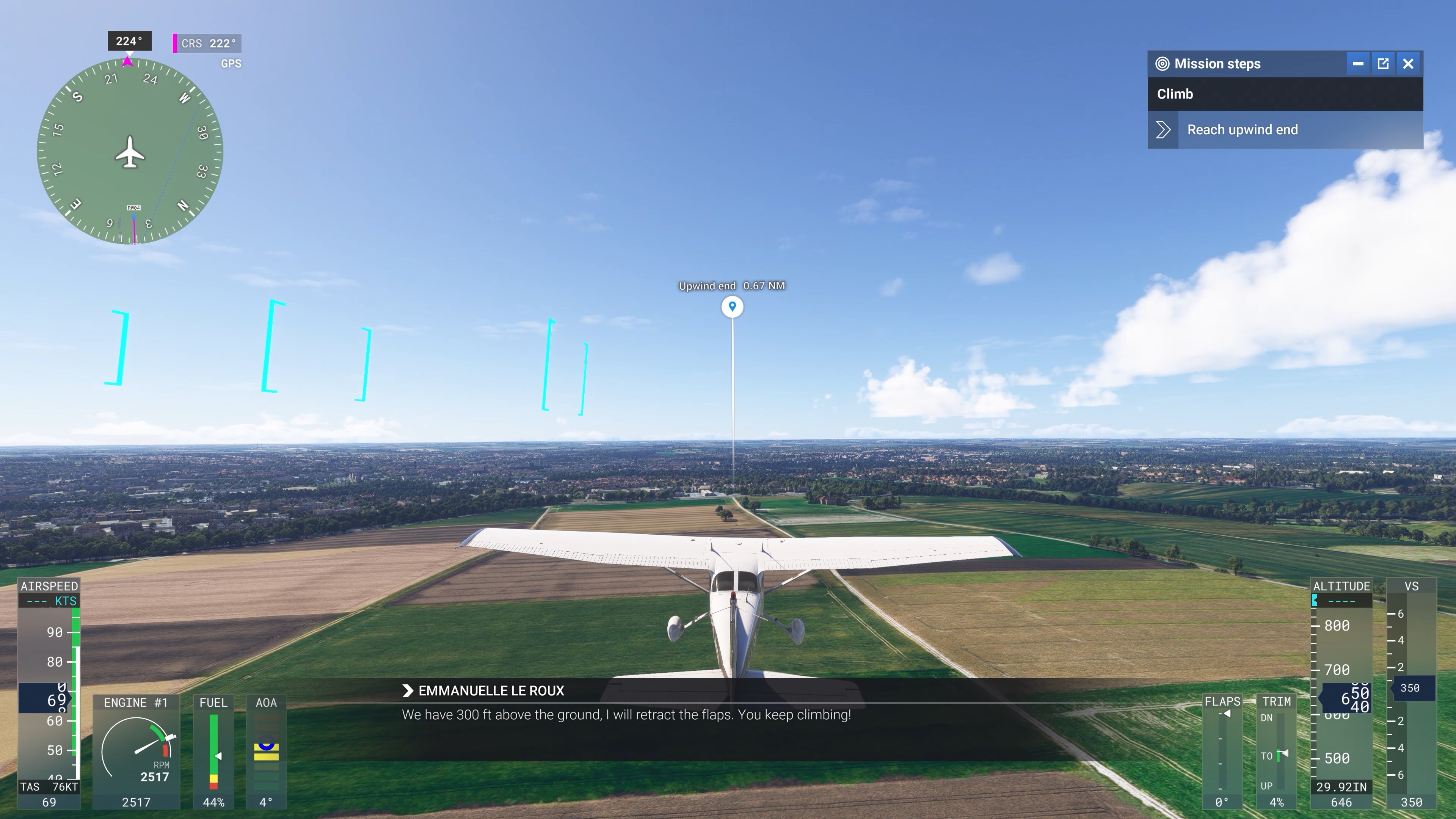Collapse the Climb section header

tap(1176, 94)
